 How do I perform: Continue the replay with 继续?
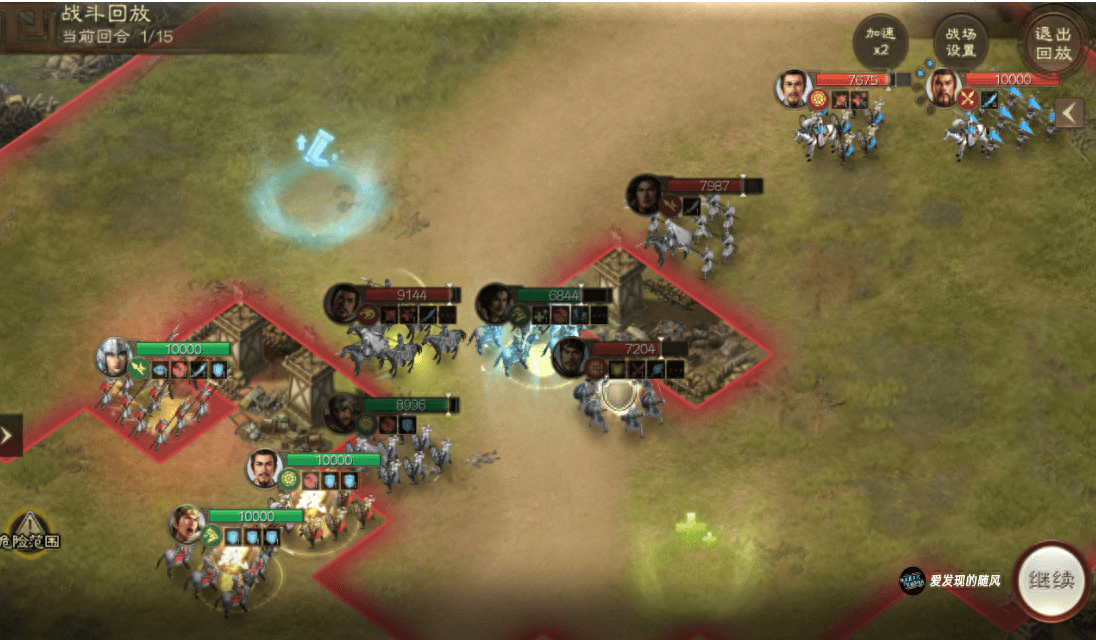(x=1053, y=580)
